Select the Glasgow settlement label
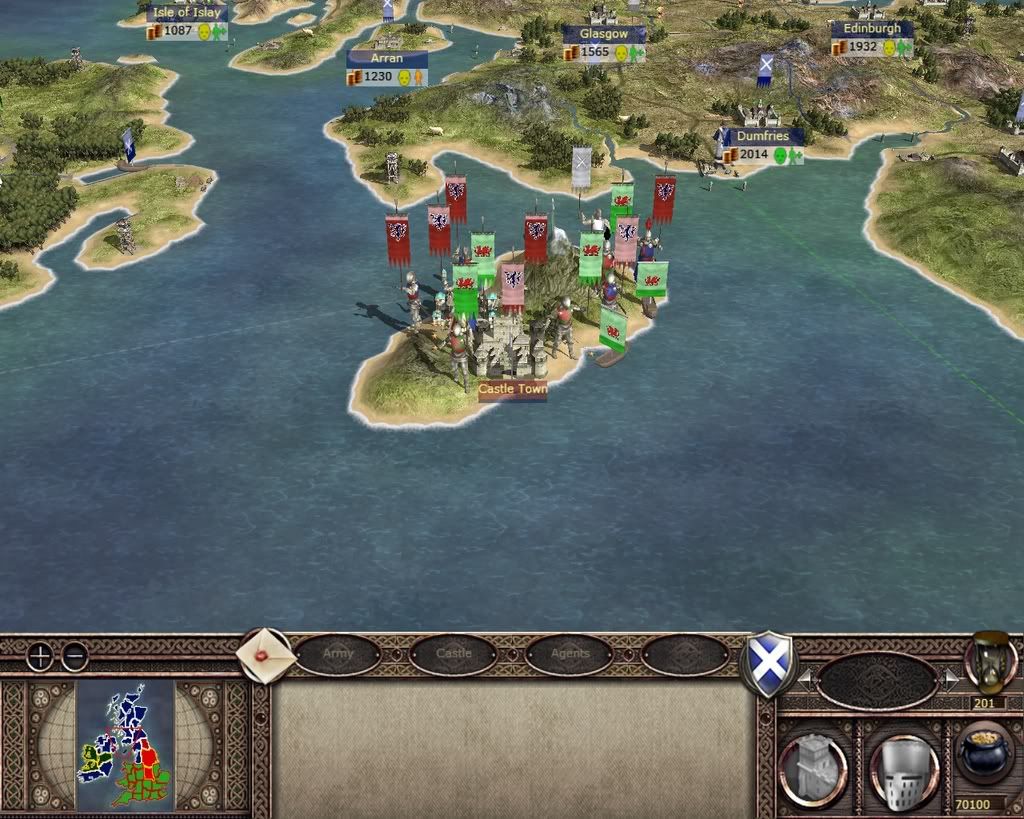1024x819 pixels. 603,34
